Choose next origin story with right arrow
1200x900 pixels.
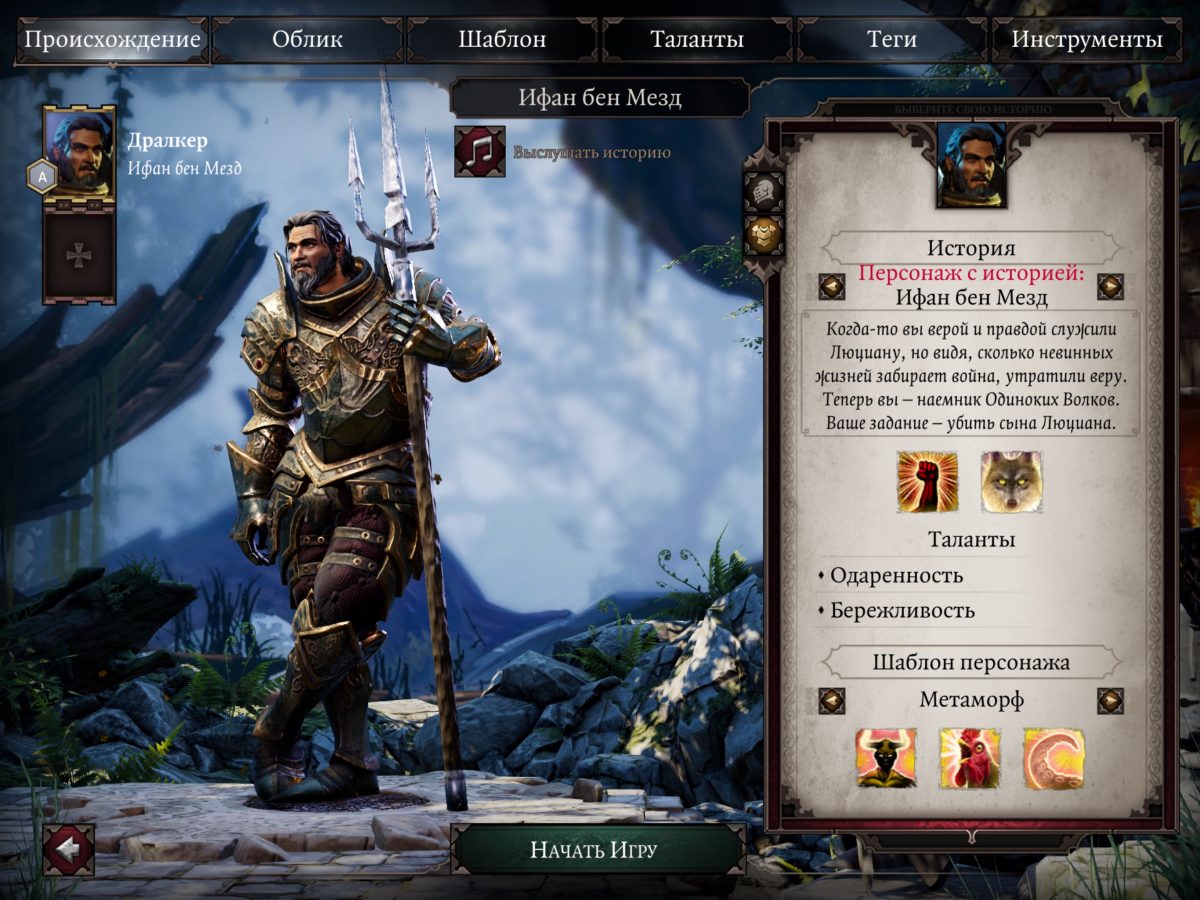click(1110, 287)
